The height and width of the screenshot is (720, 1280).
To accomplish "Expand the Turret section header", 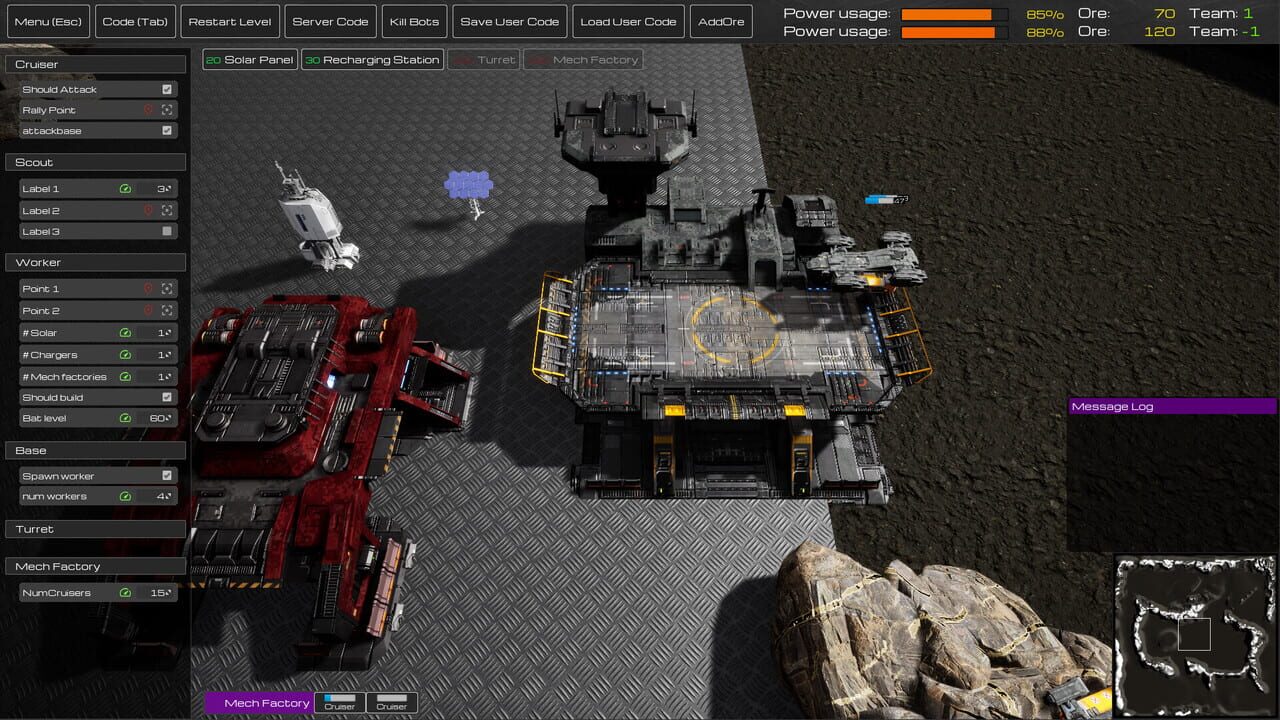I will [95, 528].
